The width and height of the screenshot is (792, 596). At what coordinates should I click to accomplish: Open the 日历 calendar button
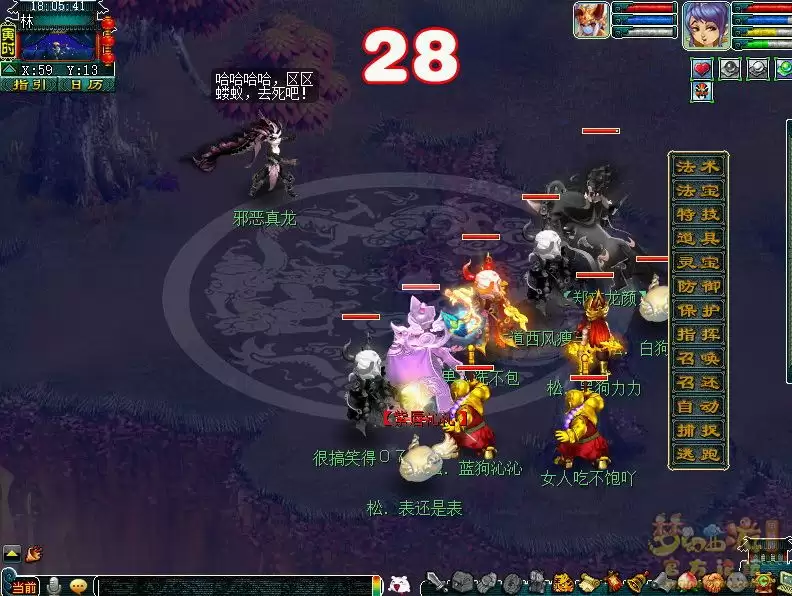point(84,85)
